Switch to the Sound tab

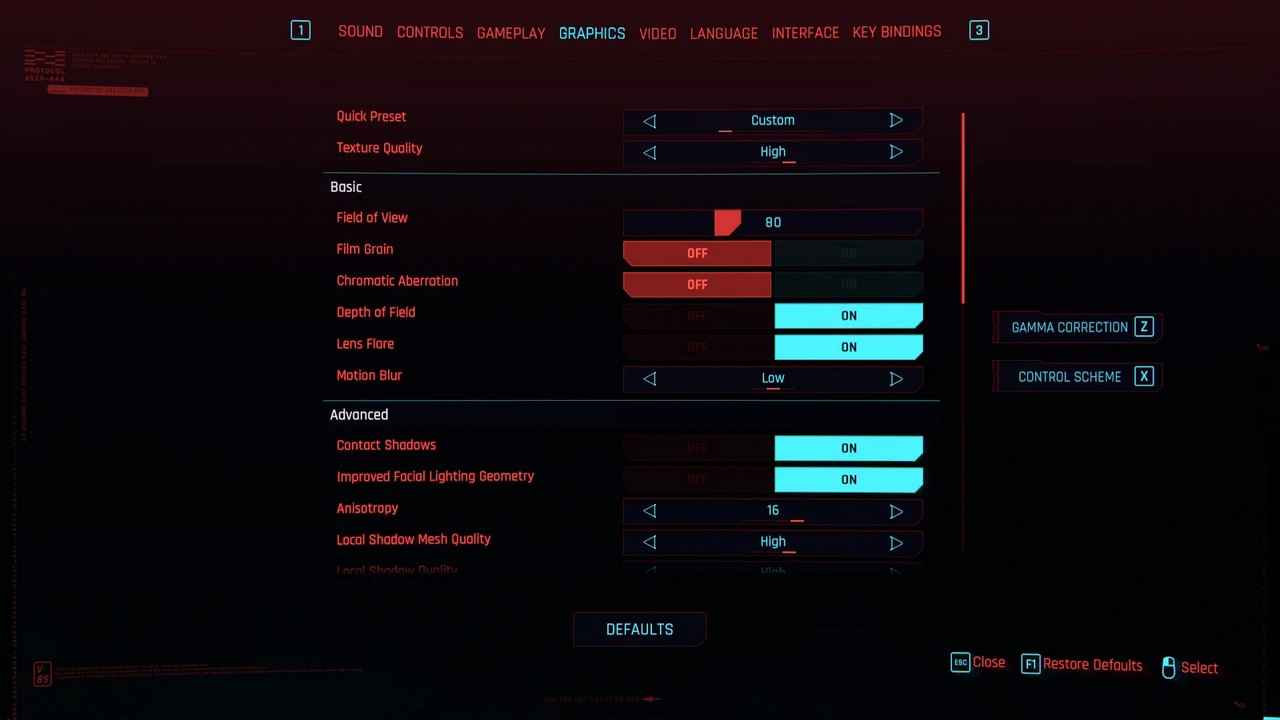(360, 32)
